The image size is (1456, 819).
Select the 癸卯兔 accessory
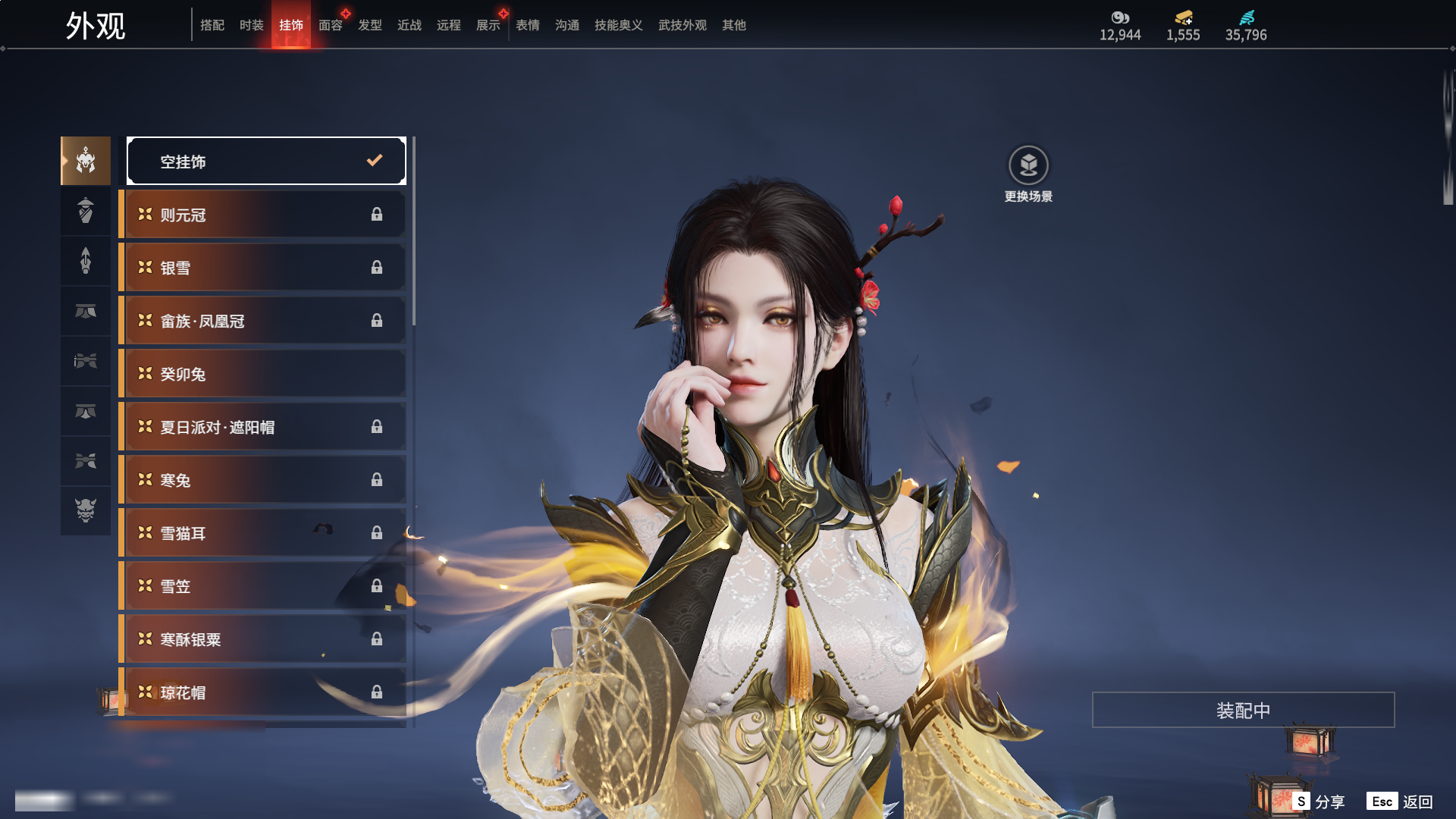point(262,374)
